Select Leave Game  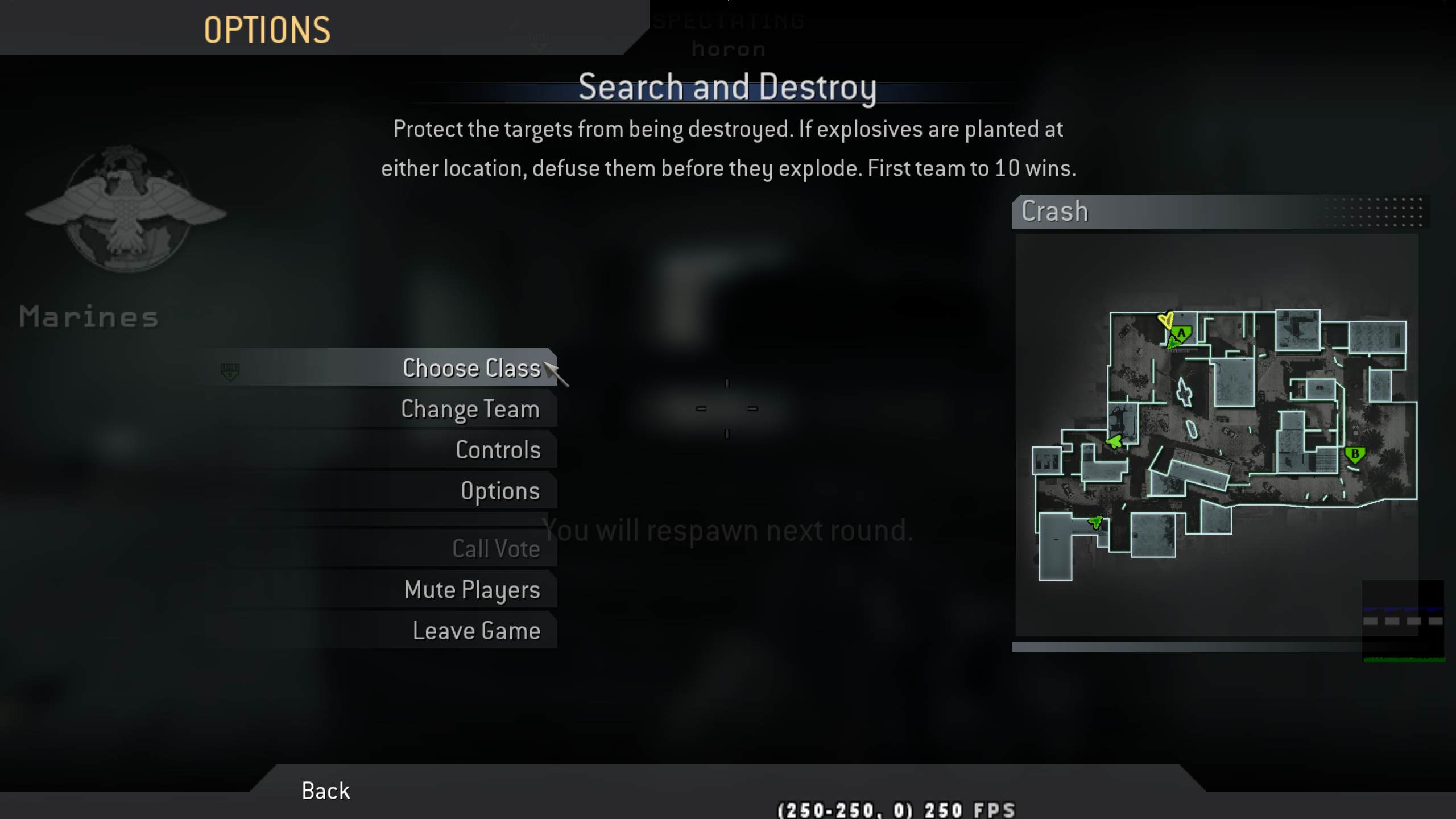pos(477,630)
